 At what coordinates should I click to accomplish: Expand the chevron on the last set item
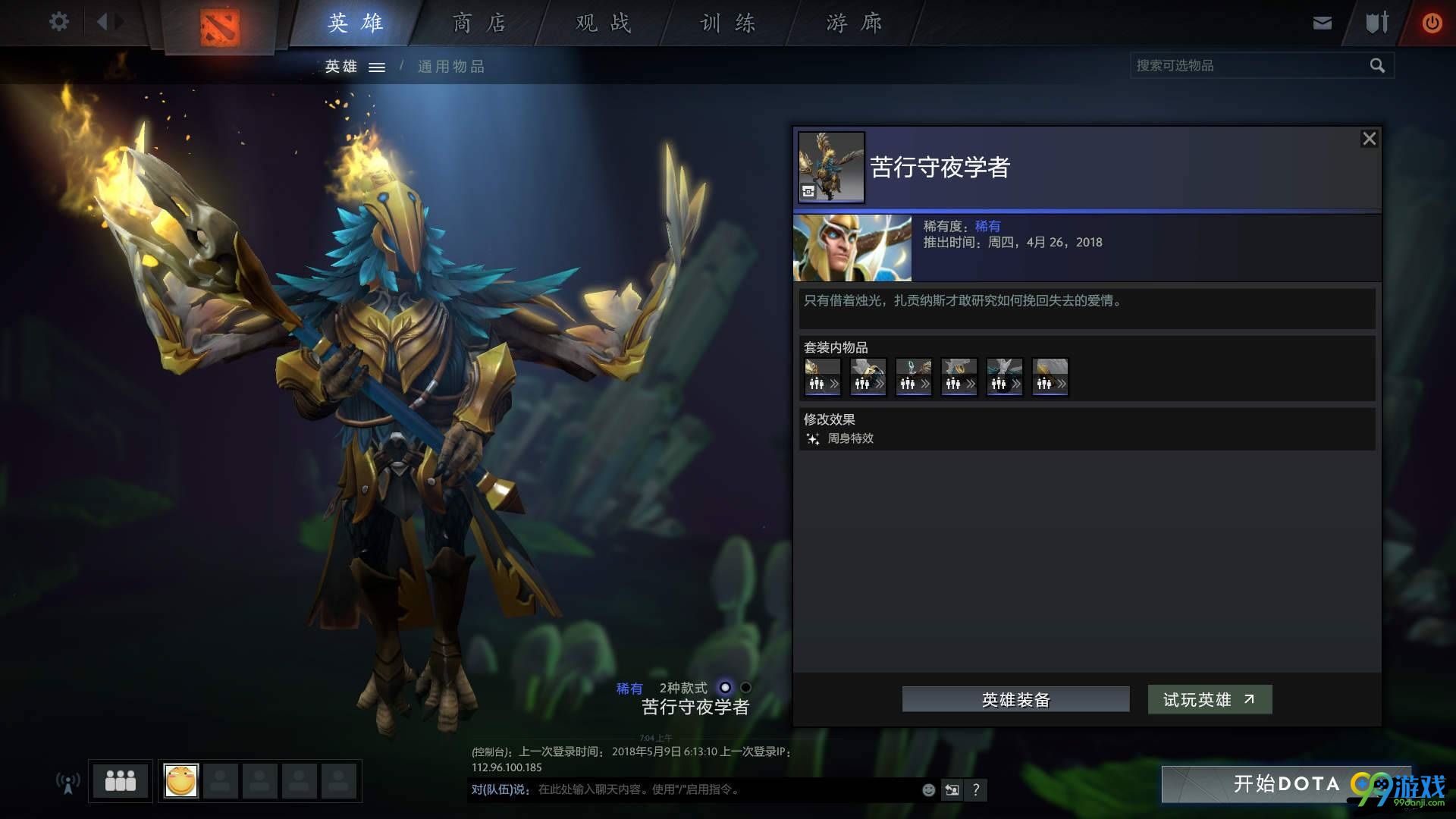click(x=1062, y=384)
